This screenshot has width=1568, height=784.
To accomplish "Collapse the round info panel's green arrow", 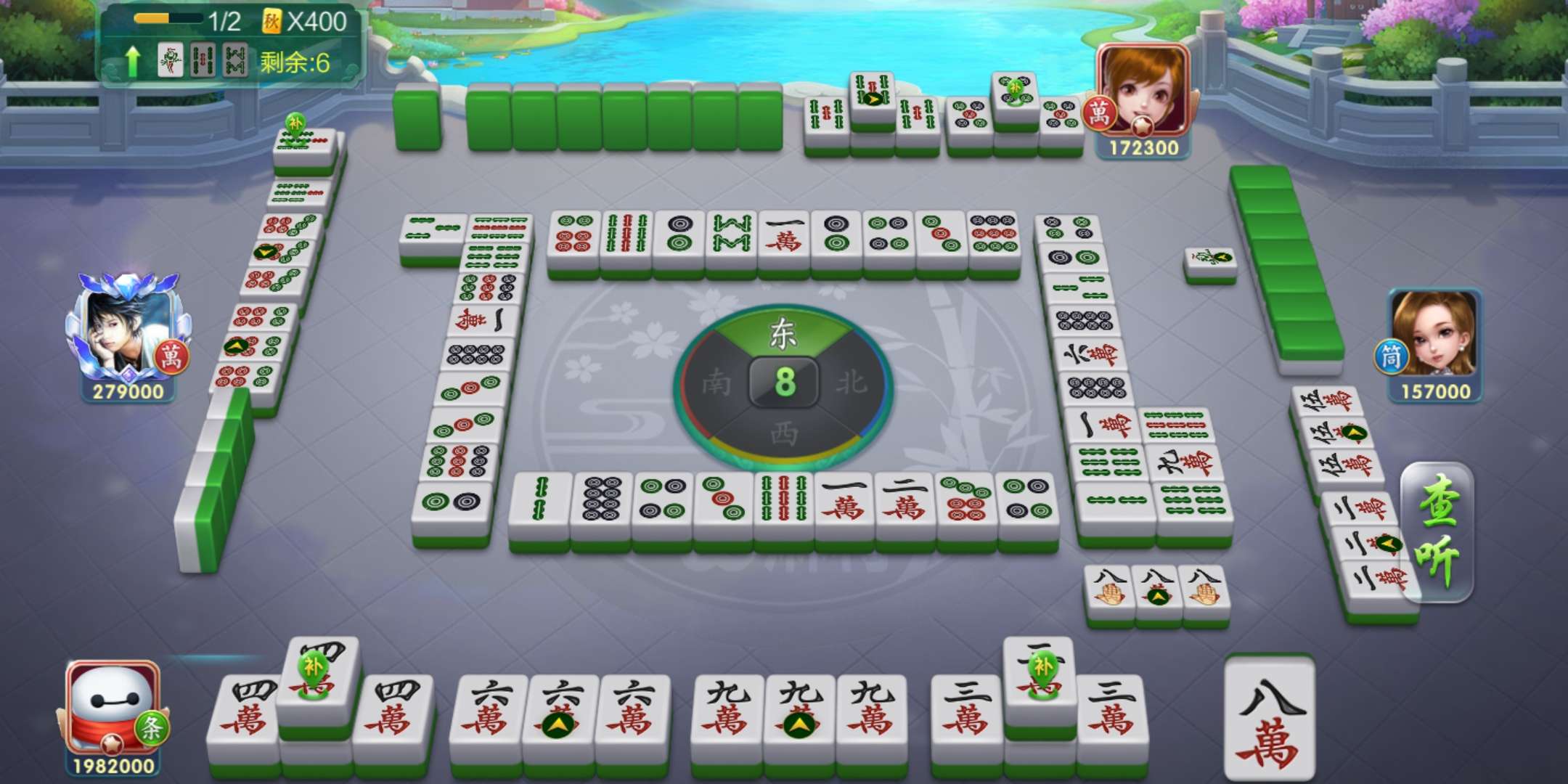I will click(133, 62).
